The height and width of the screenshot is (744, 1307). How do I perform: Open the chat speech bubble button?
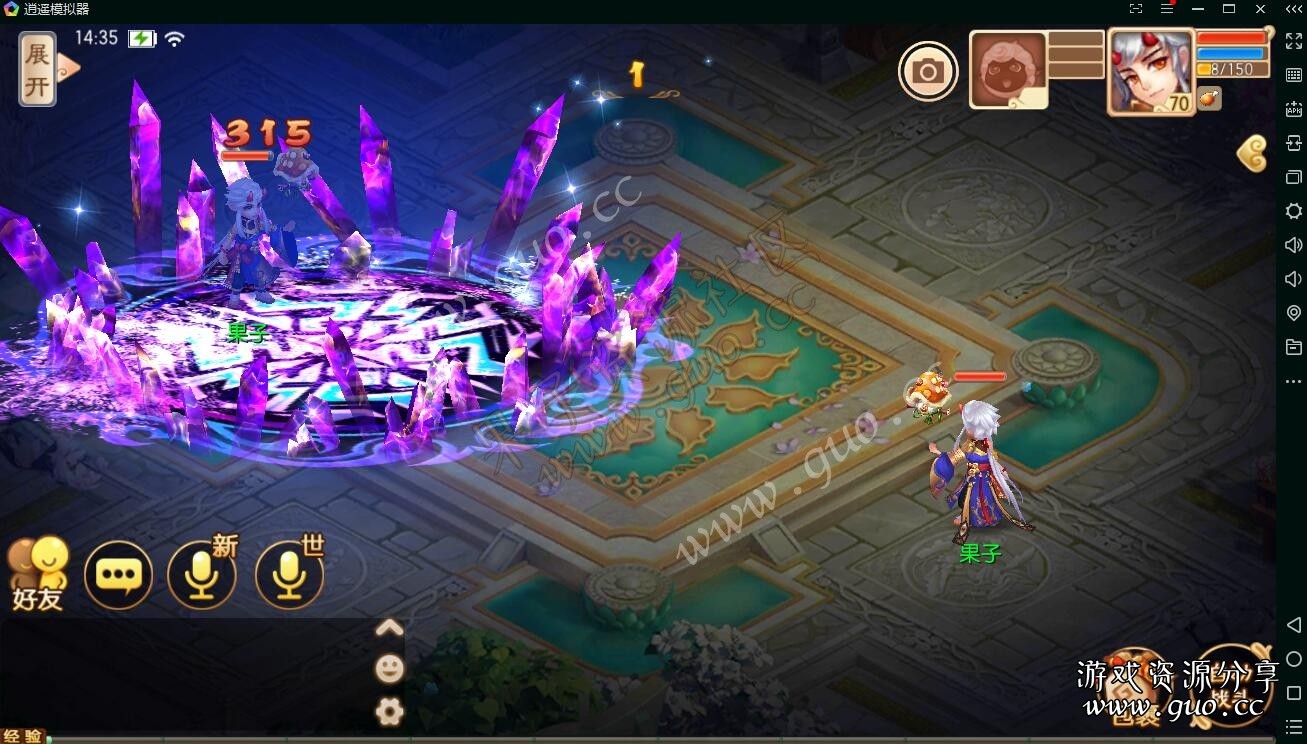(119, 575)
